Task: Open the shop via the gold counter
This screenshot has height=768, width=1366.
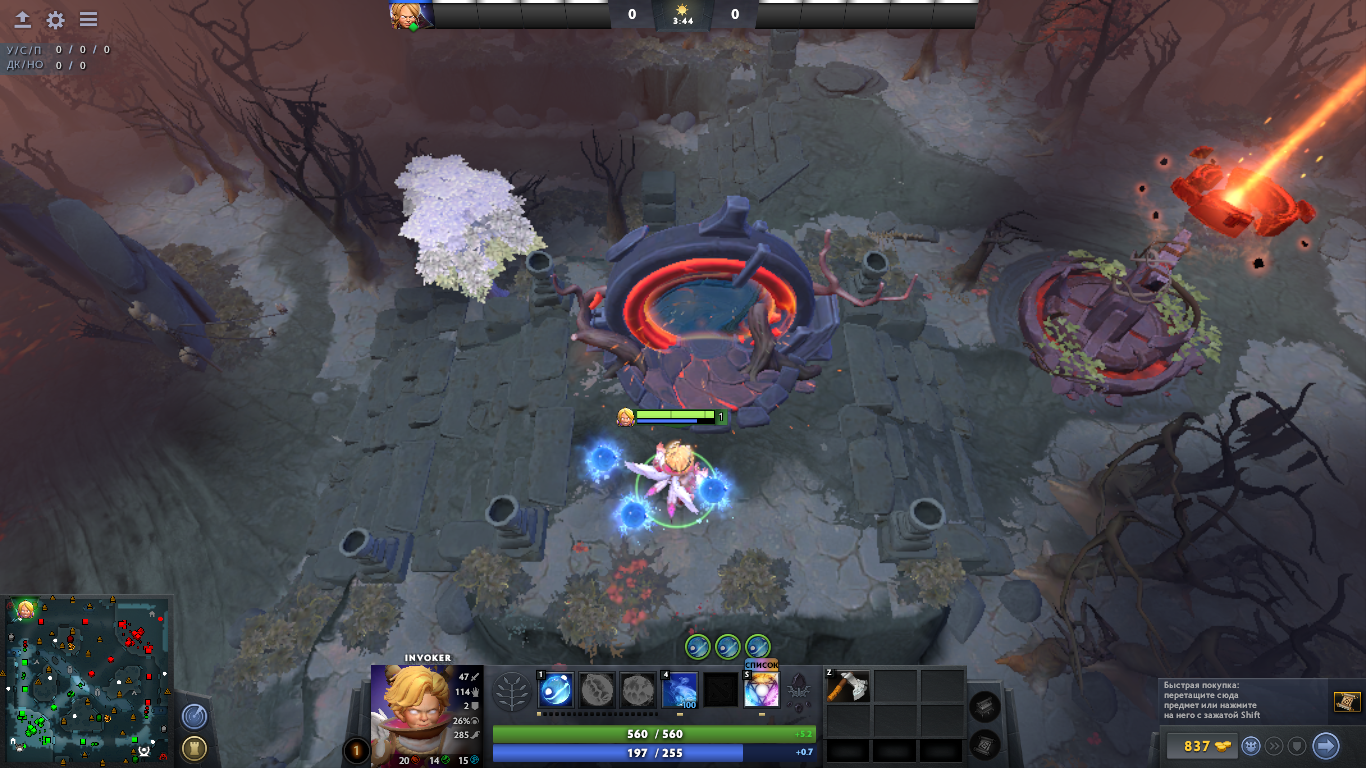Action: click(1198, 746)
